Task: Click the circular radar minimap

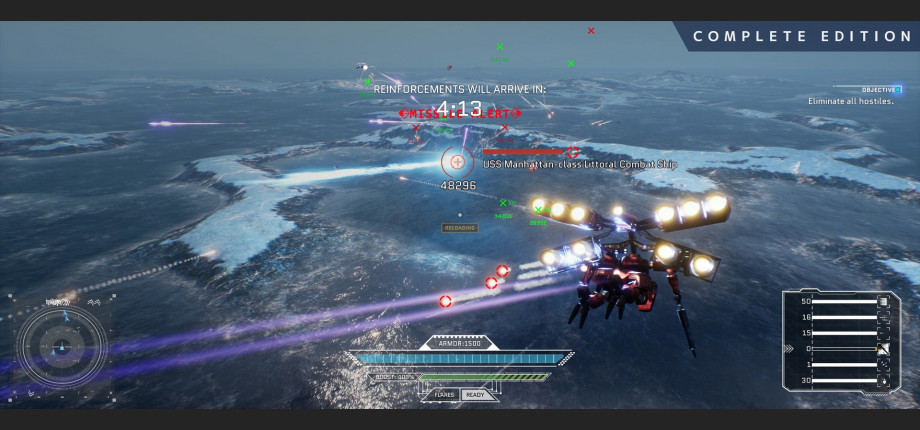Action: pyautogui.click(x=61, y=347)
